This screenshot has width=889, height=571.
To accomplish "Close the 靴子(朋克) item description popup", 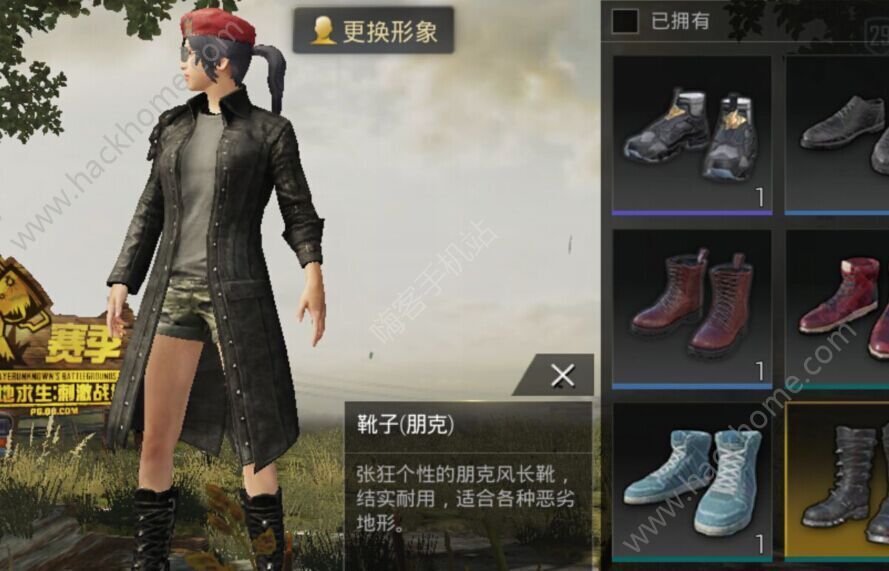I will coord(562,376).
